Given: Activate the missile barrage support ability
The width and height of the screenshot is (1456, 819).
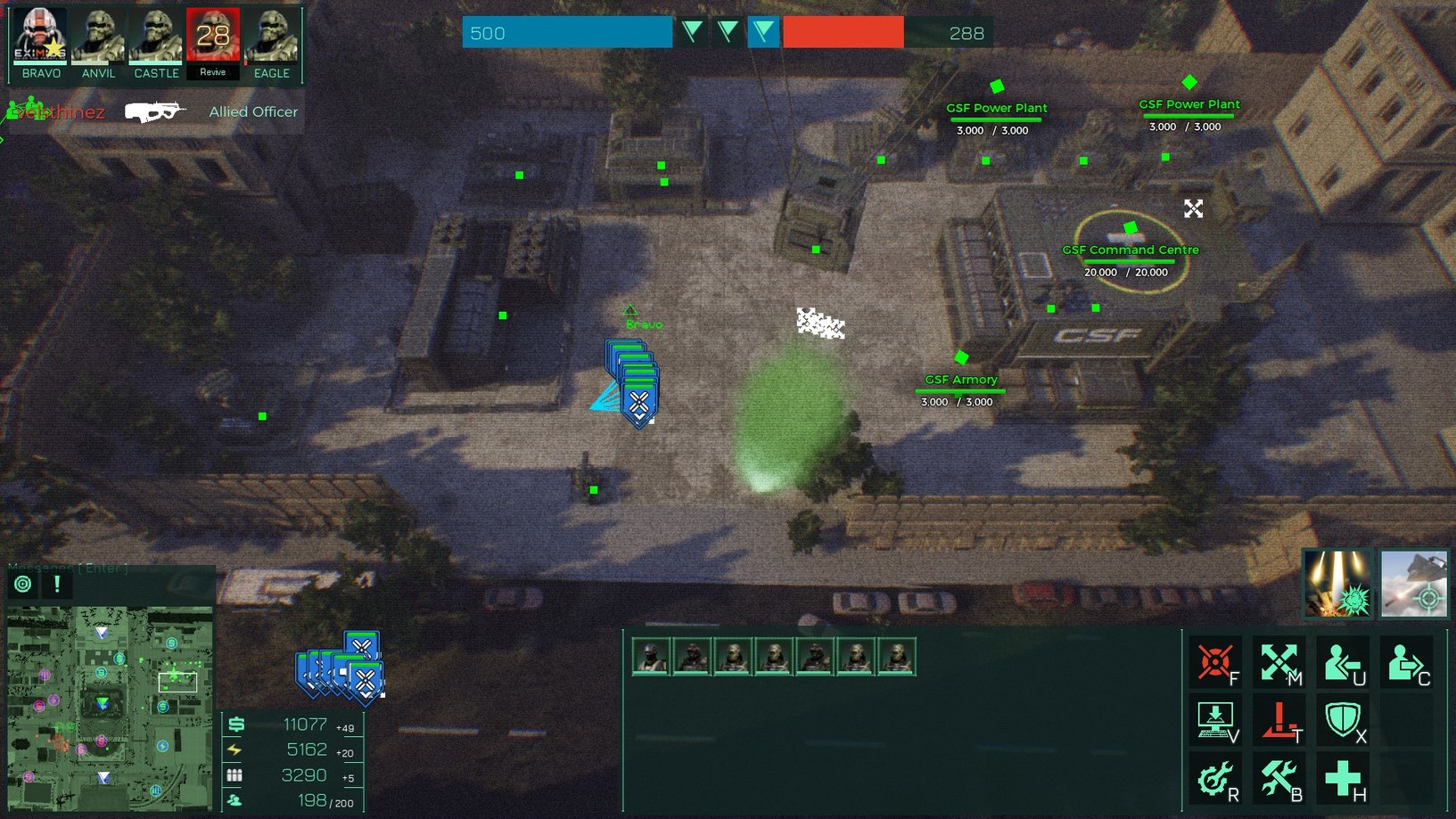Looking at the screenshot, I should point(1337,584).
